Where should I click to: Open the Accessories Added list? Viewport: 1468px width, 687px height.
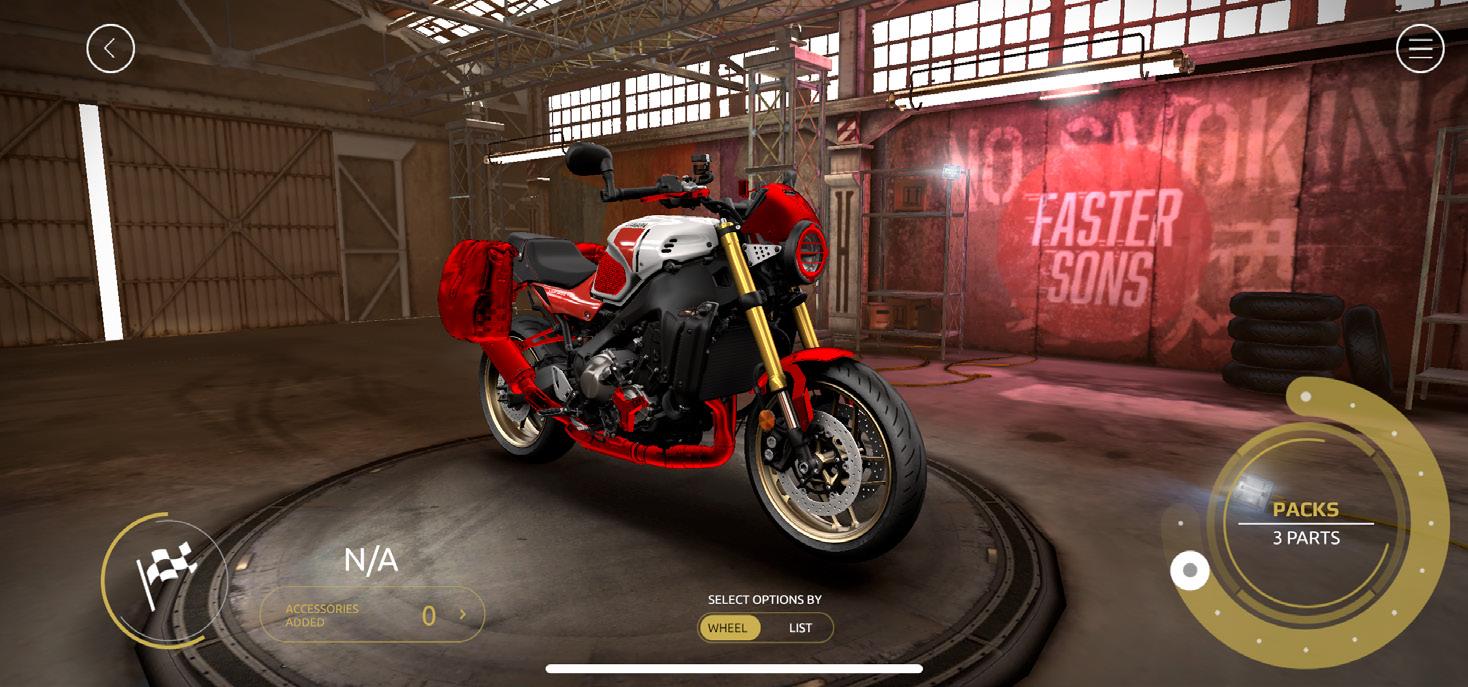[372, 615]
